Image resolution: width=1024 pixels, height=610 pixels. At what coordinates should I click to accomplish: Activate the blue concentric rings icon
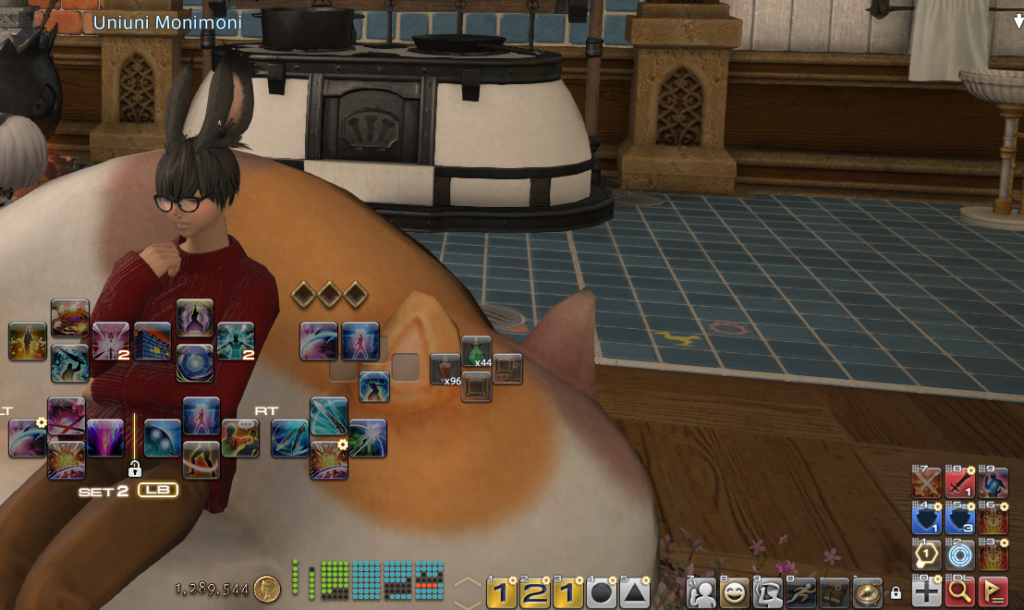pos(960,556)
